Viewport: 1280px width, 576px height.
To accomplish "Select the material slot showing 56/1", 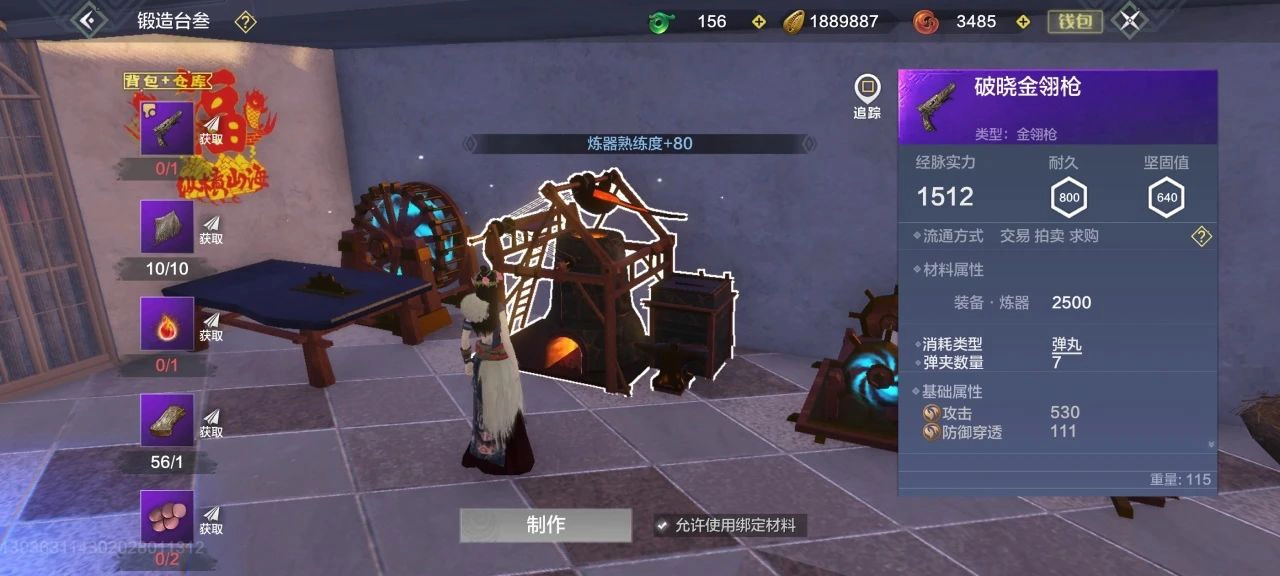I will 166,420.
